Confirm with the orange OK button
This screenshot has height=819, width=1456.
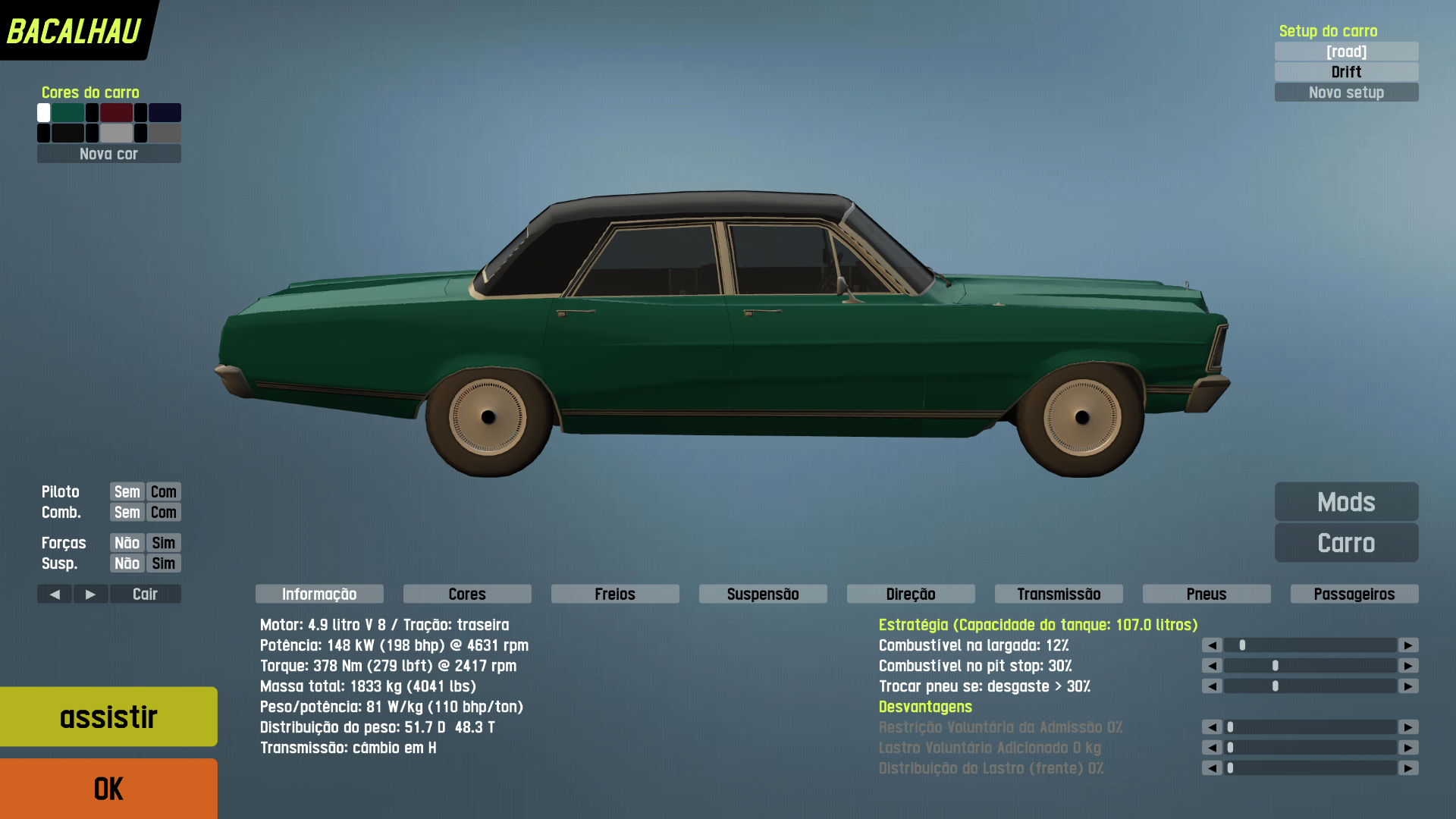tap(108, 789)
